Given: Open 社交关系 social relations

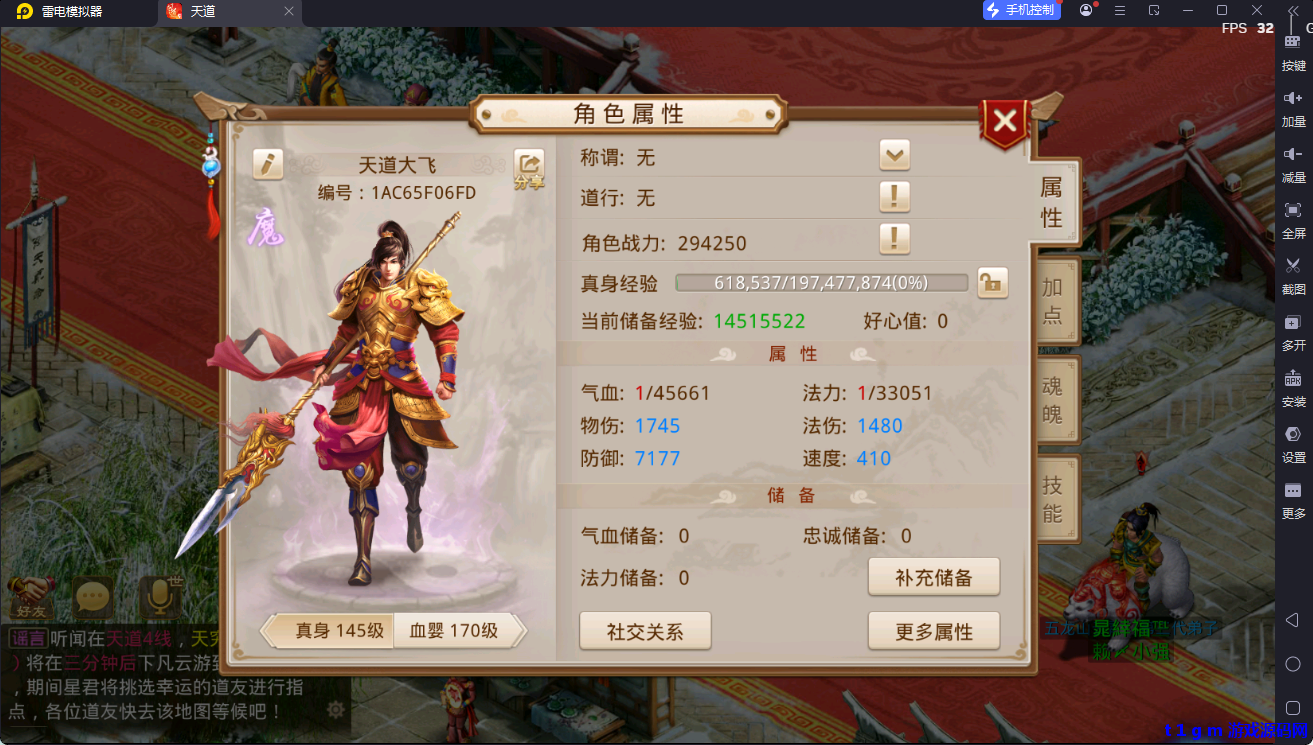Looking at the screenshot, I should pyautogui.click(x=644, y=630).
